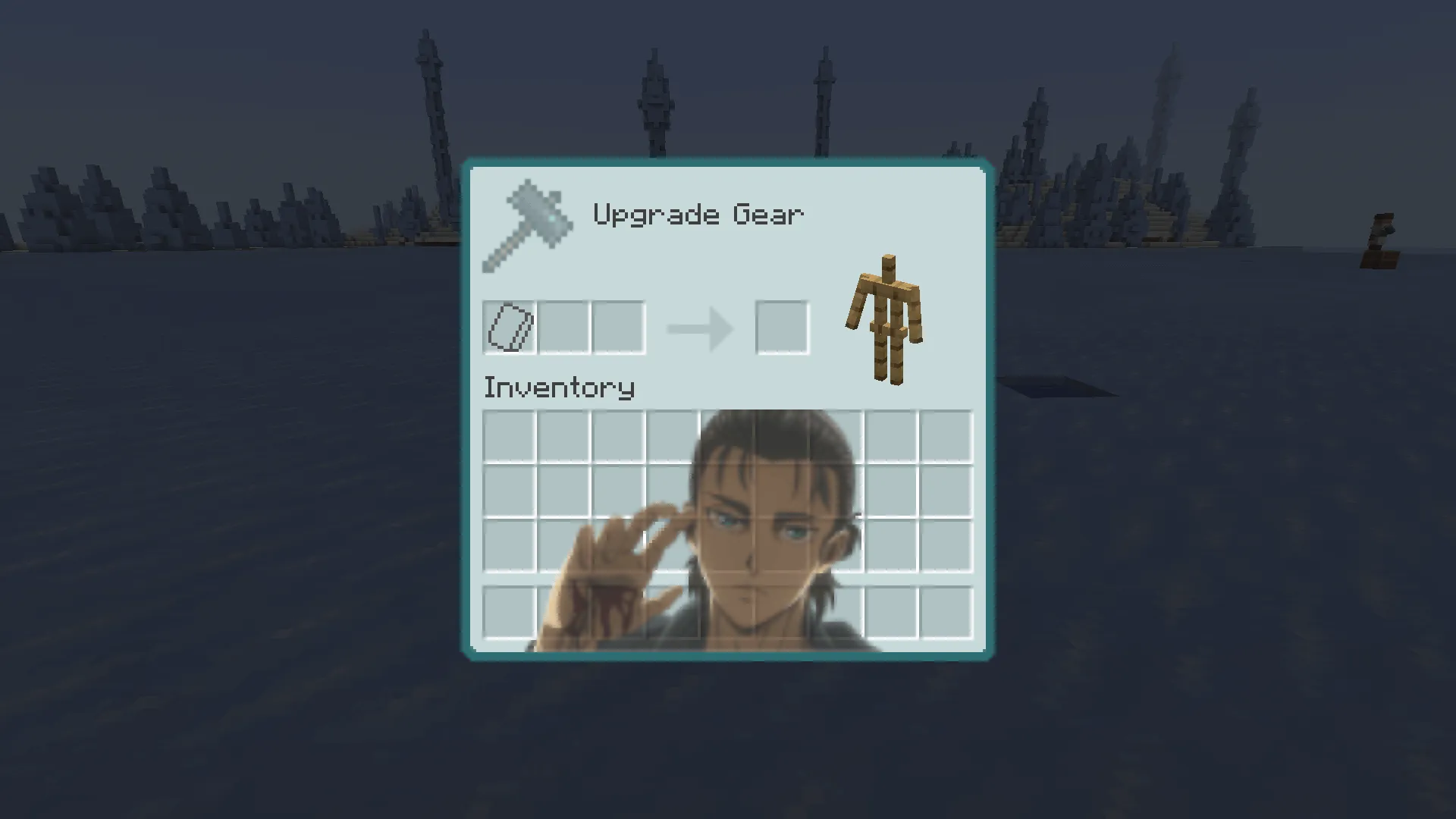
Task: Select the ghost item outline in the first upgrade slot
Action: (x=510, y=328)
